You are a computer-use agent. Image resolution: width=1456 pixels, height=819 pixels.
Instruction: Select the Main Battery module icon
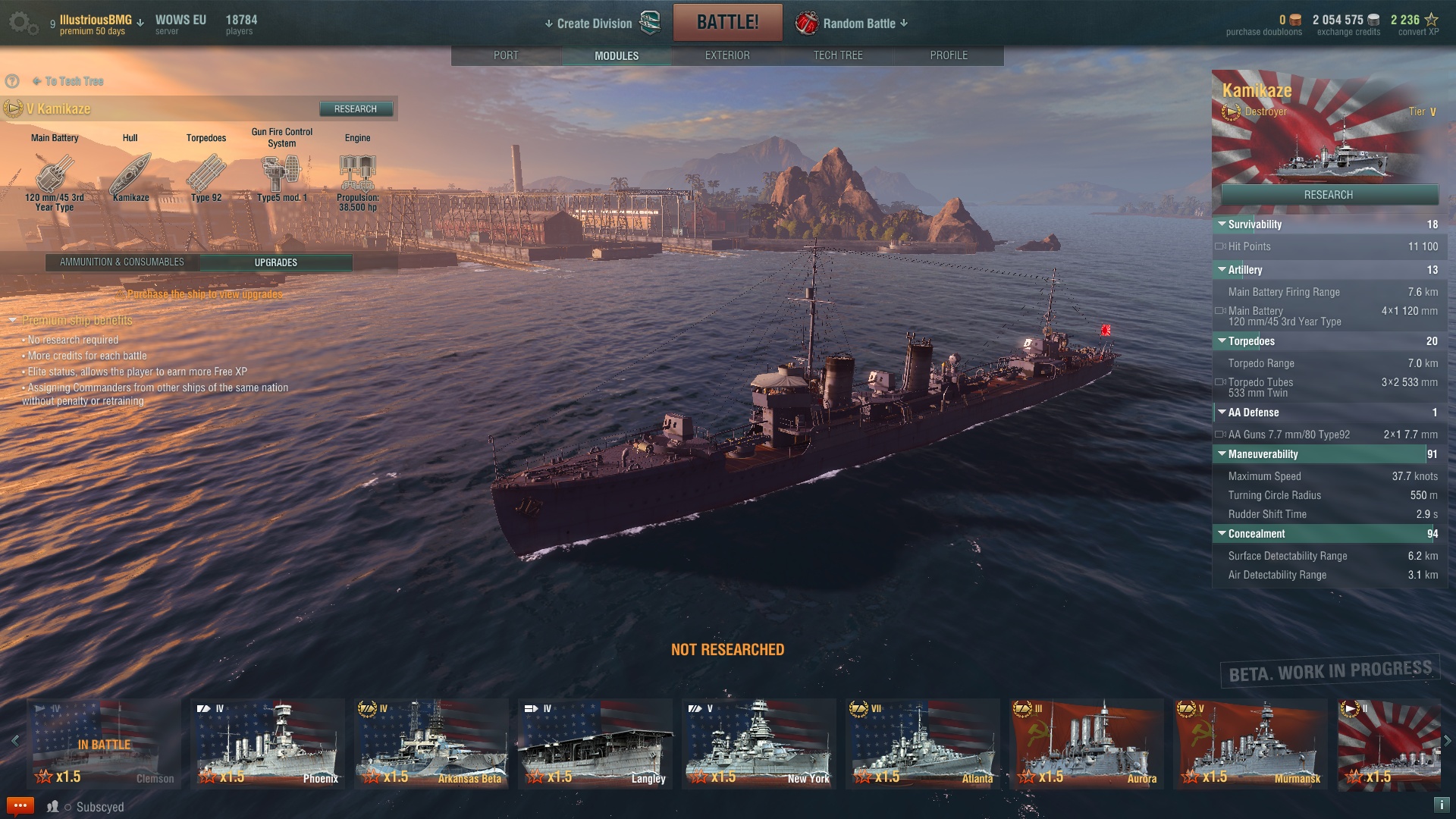pos(54,174)
